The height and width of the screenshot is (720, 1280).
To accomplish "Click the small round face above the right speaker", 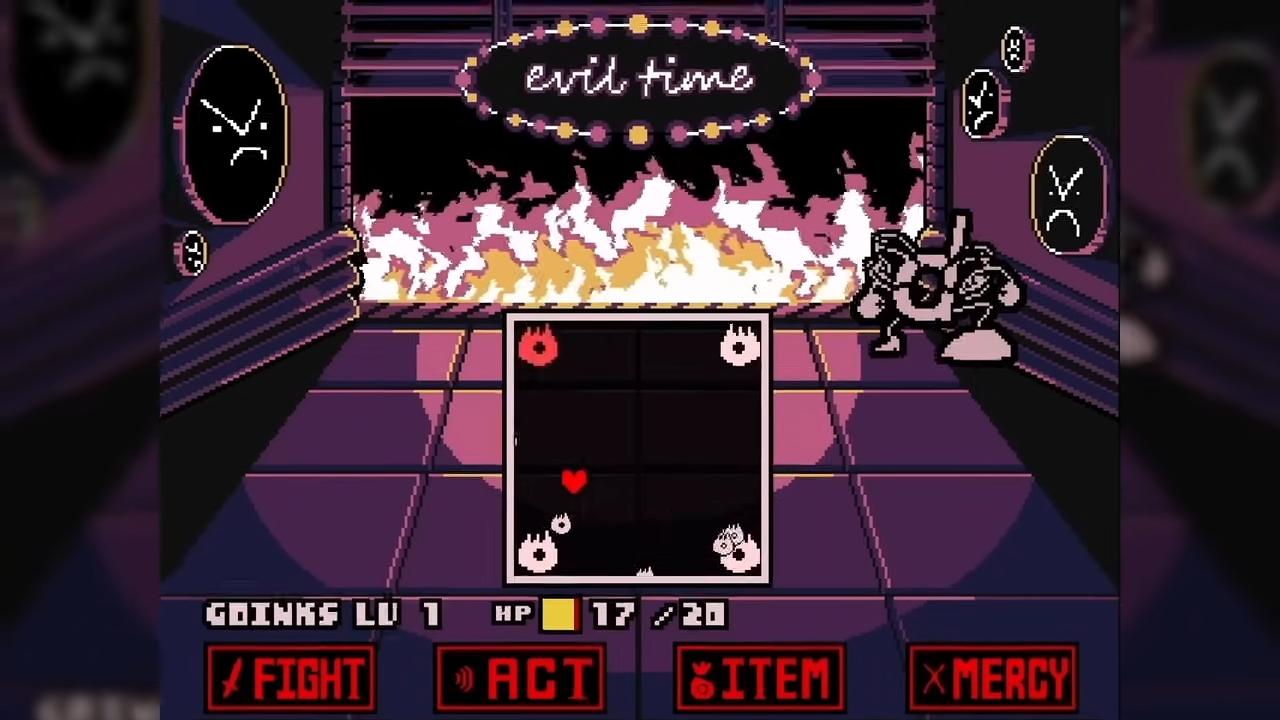I will (1015, 48).
